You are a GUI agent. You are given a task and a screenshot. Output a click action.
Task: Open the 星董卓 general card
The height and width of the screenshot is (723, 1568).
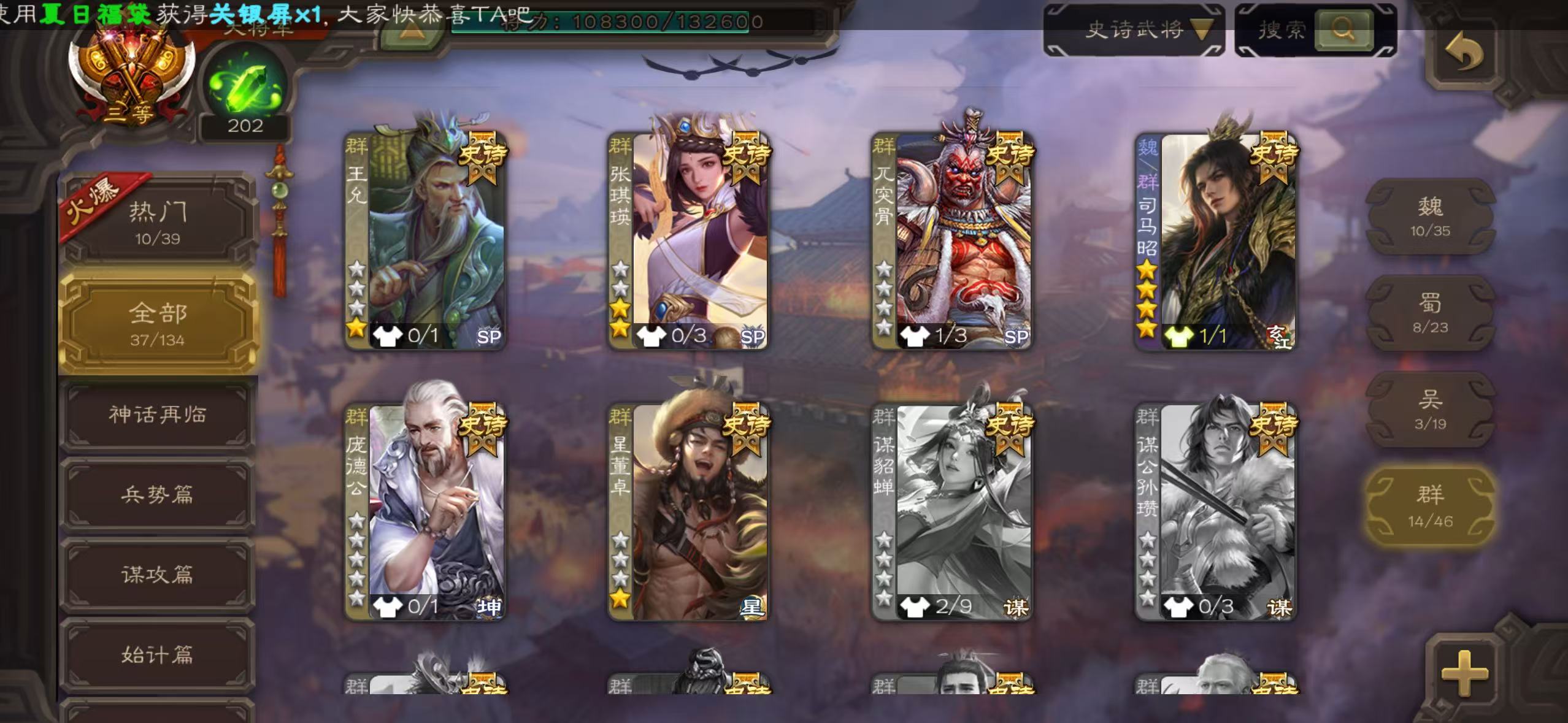pos(688,511)
